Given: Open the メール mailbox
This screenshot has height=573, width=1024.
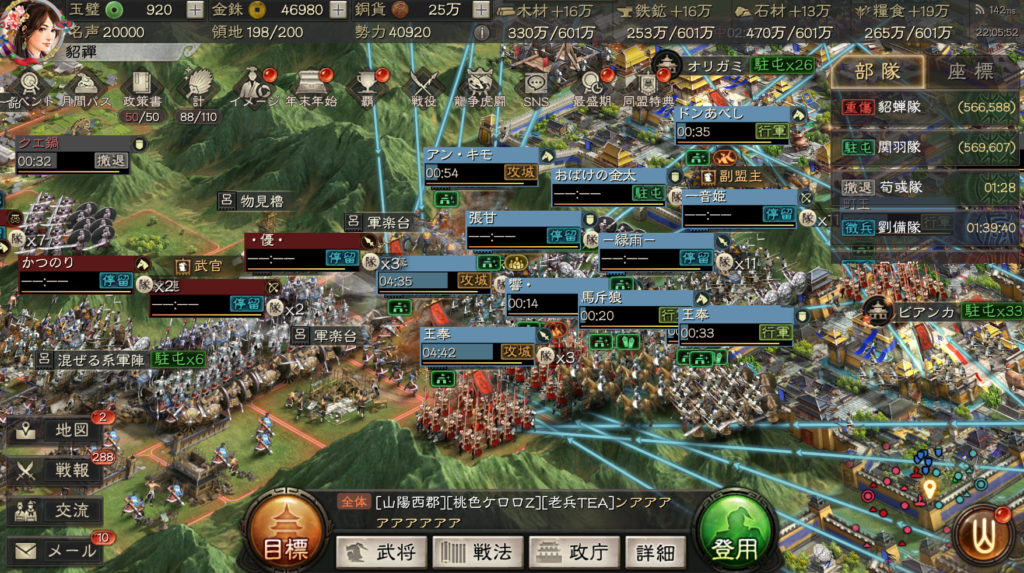Looking at the screenshot, I should click(x=54, y=550).
